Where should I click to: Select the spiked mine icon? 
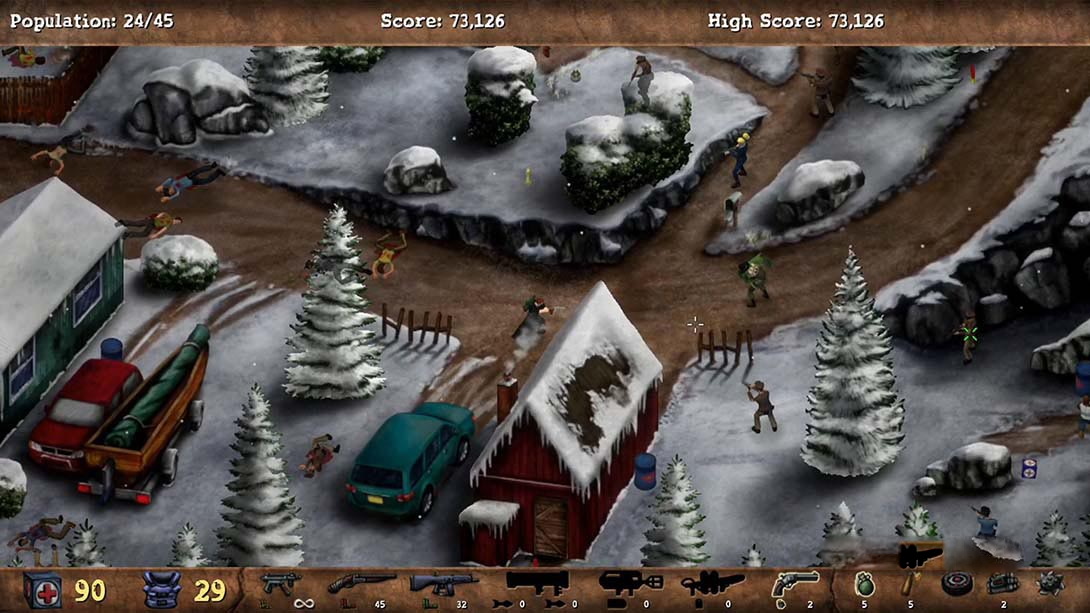point(1050,583)
